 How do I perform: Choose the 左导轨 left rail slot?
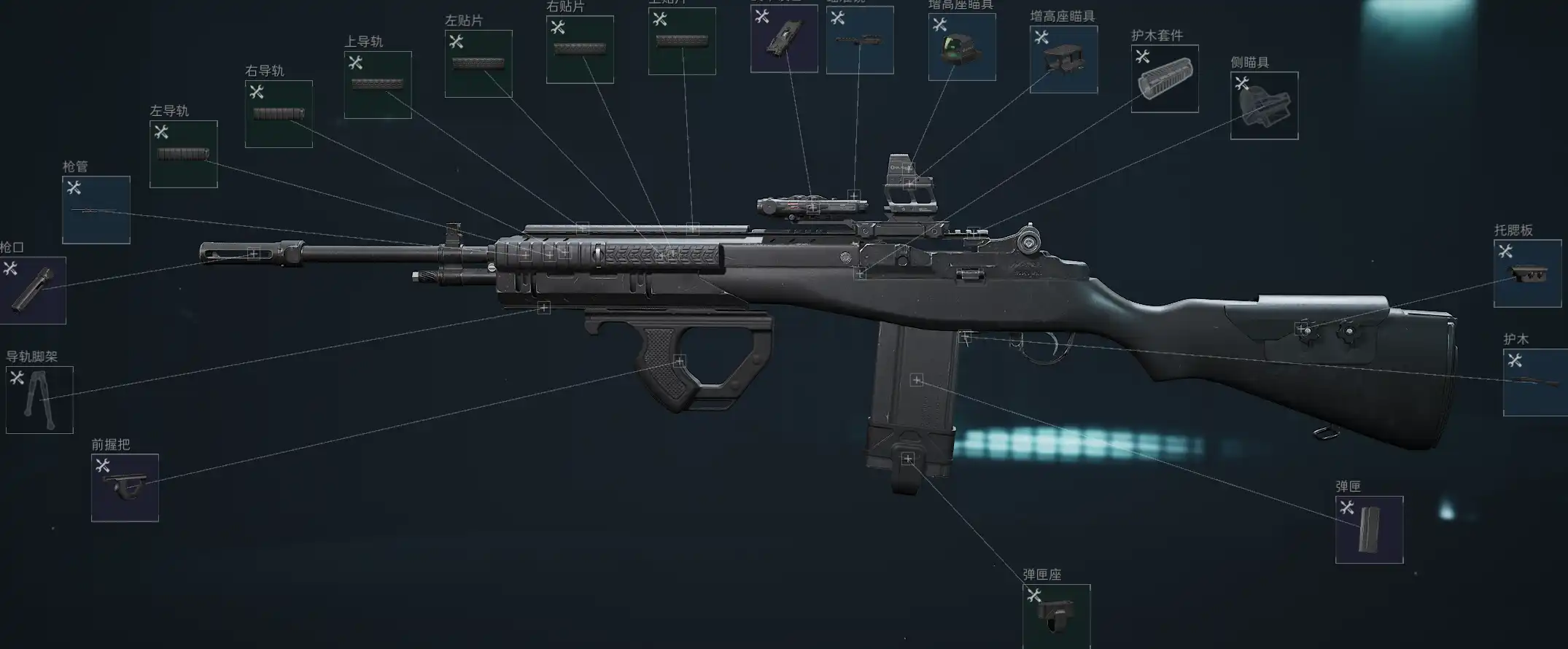tap(184, 155)
